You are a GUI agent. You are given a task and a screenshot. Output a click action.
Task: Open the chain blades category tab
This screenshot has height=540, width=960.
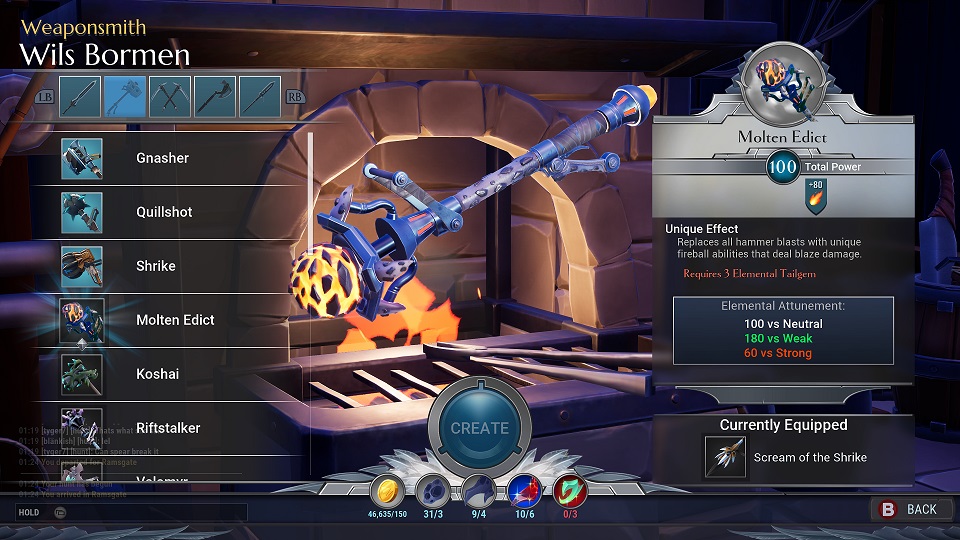click(170, 96)
